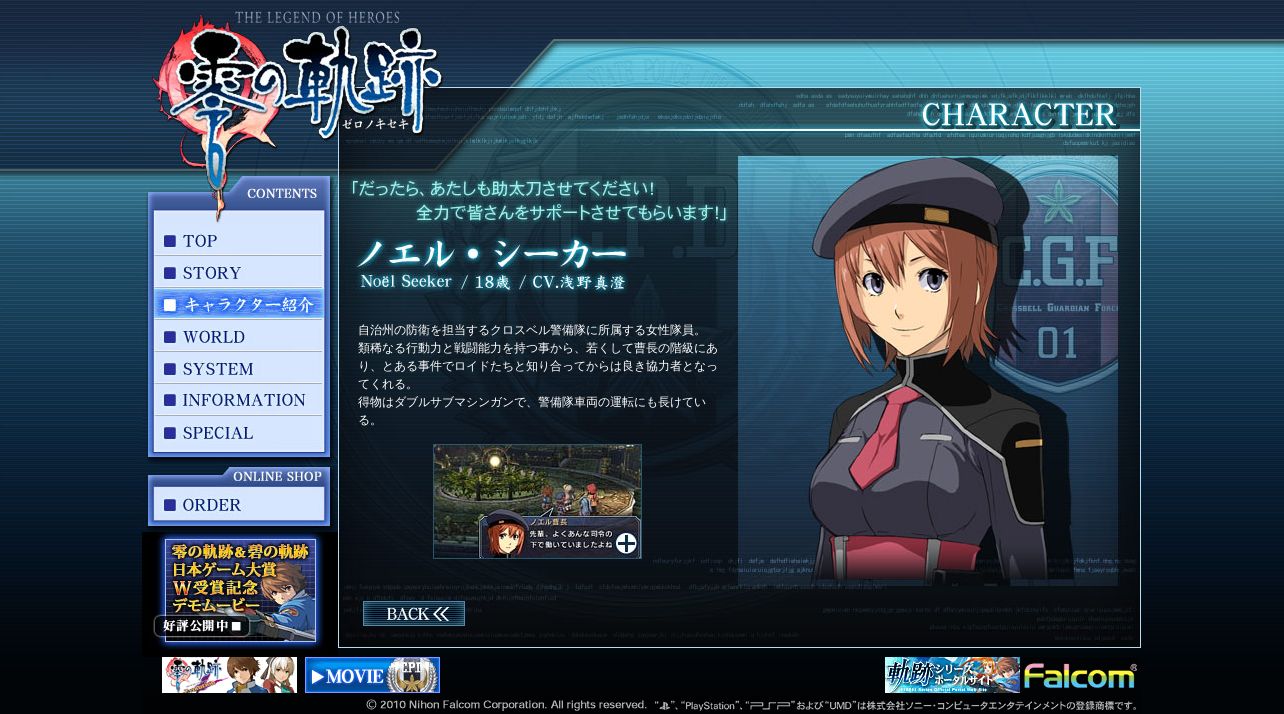
Task: Open the デモムービー award banner
Action: [x=239, y=590]
